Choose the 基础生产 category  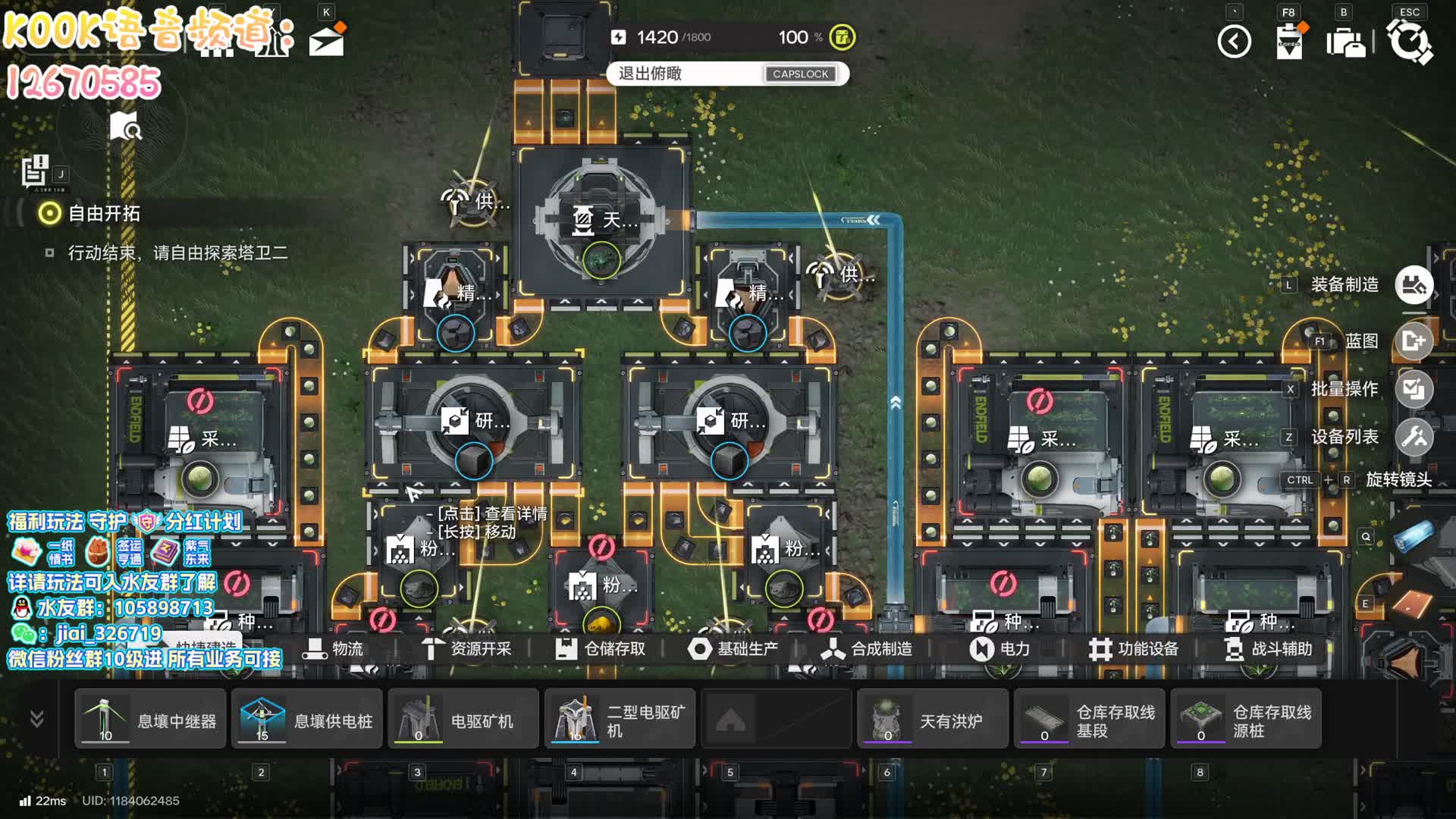733,649
